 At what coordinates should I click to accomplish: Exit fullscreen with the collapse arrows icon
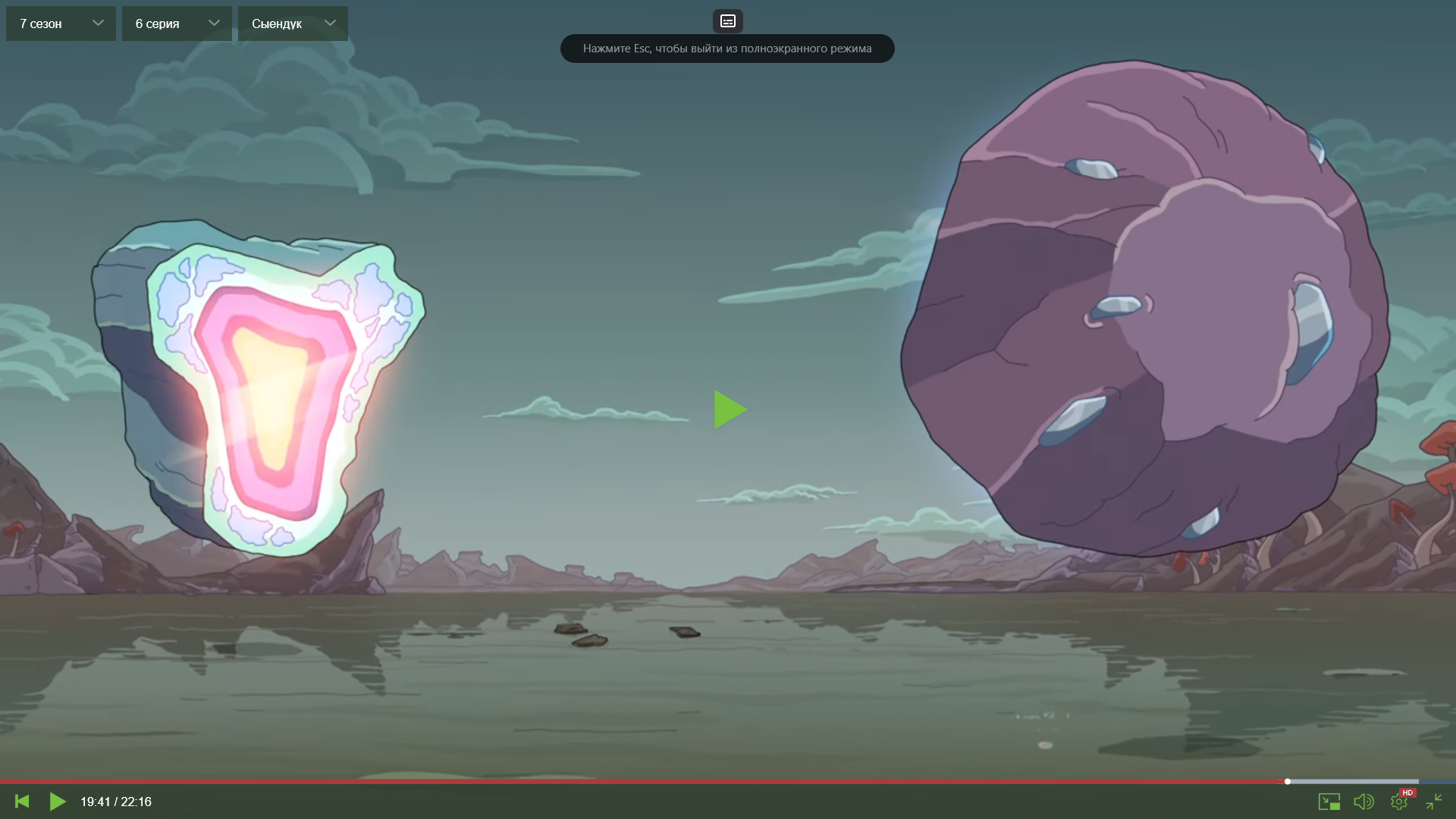[x=1433, y=802]
